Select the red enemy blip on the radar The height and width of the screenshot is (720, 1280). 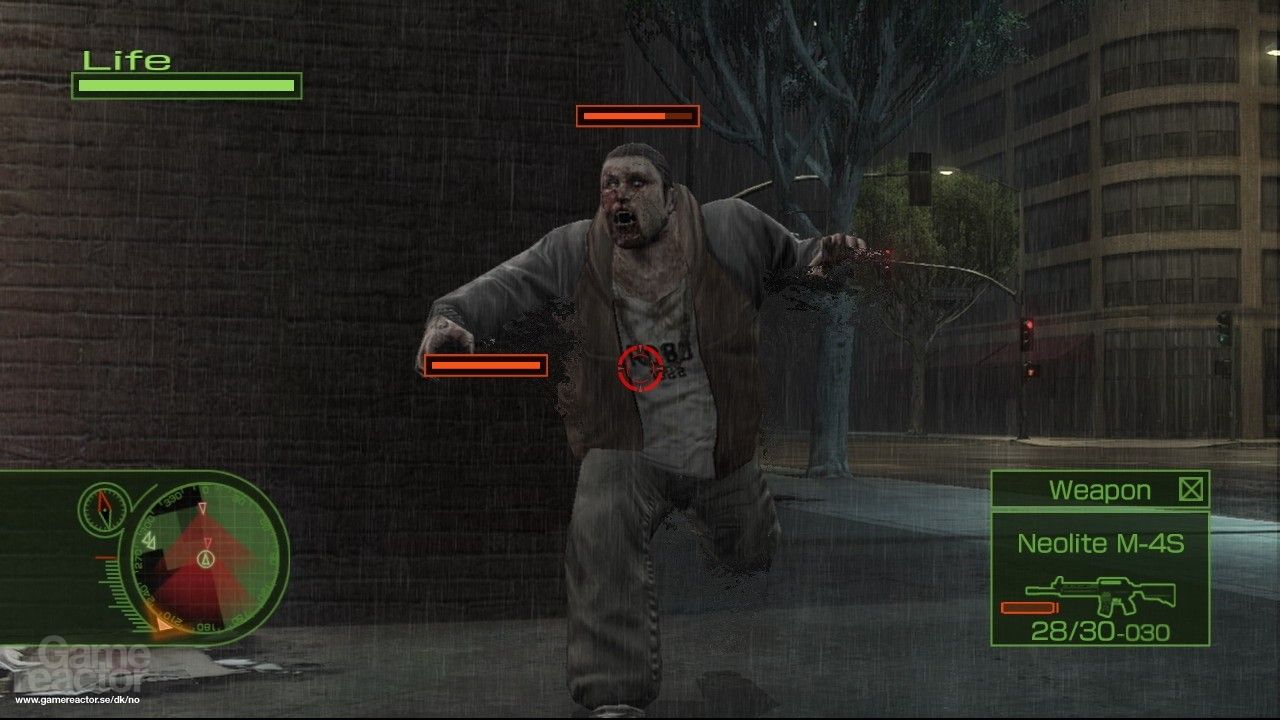[207, 542]
